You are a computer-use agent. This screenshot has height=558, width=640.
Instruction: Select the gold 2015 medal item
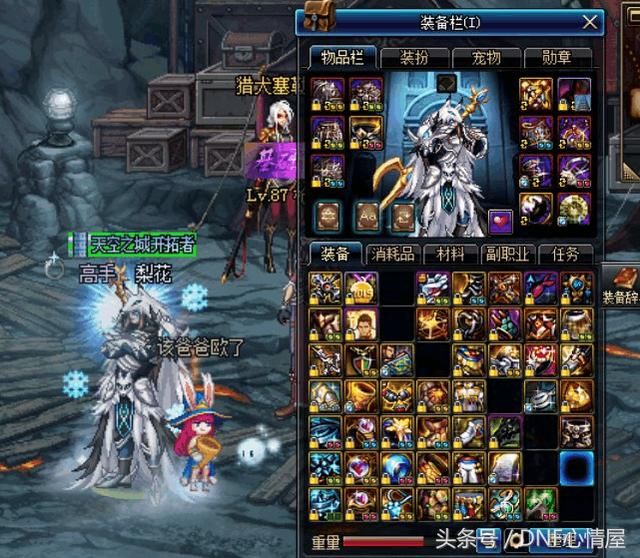point(359,288)
